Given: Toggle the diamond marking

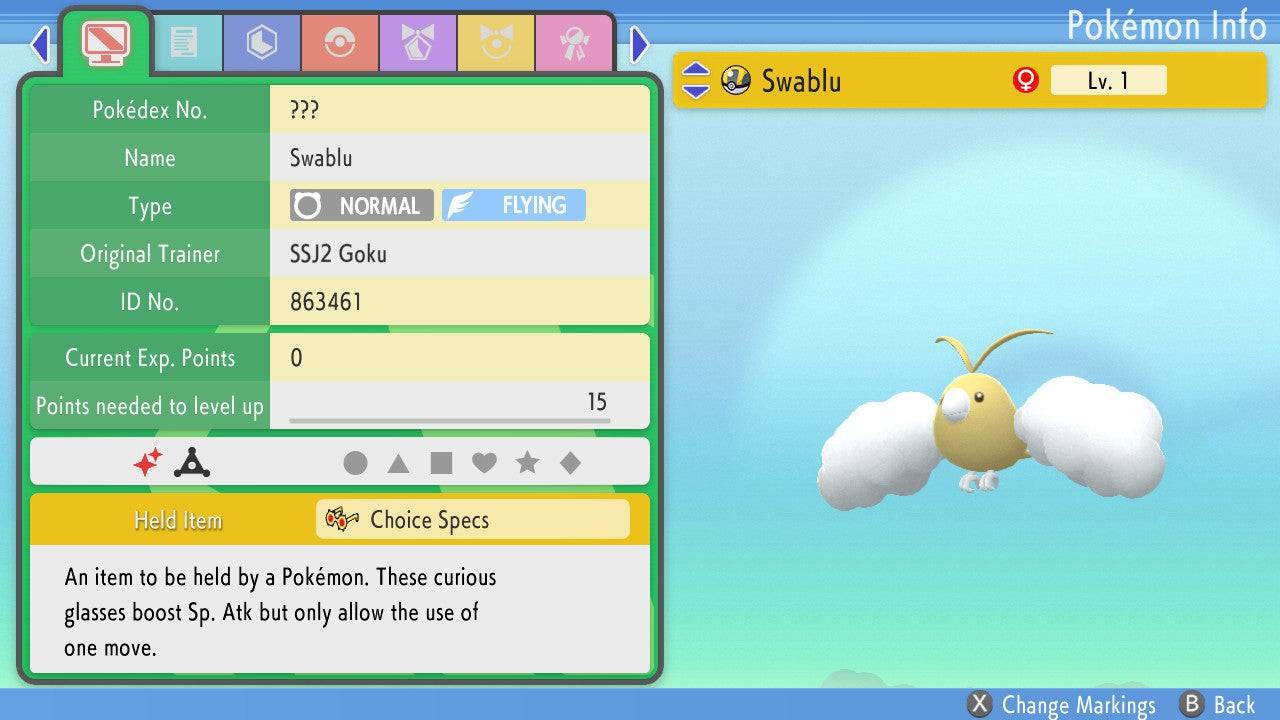Looking at the screenshot, I should click(x=570, y=463).
